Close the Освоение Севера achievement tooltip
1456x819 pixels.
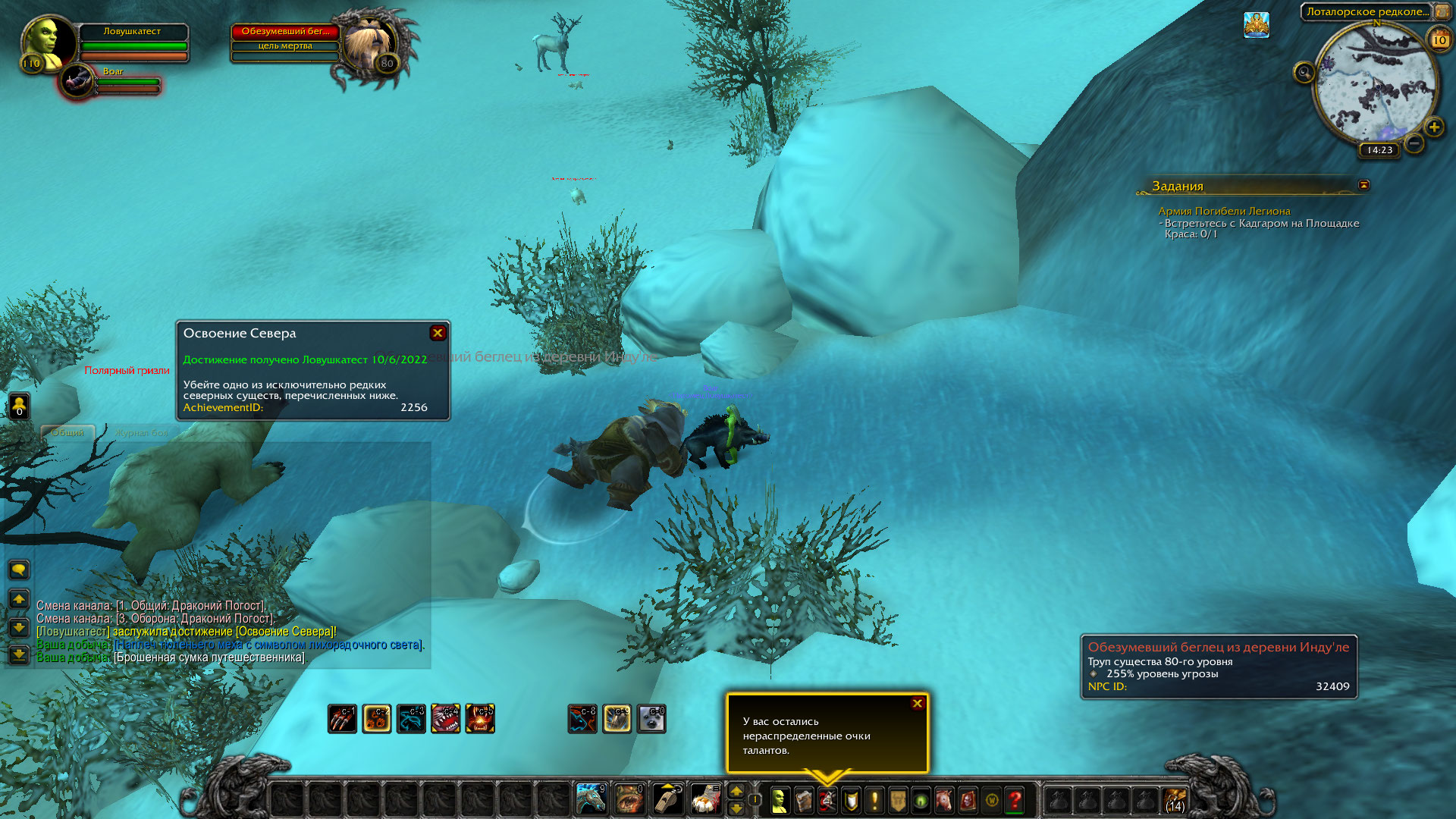point(438,333)
